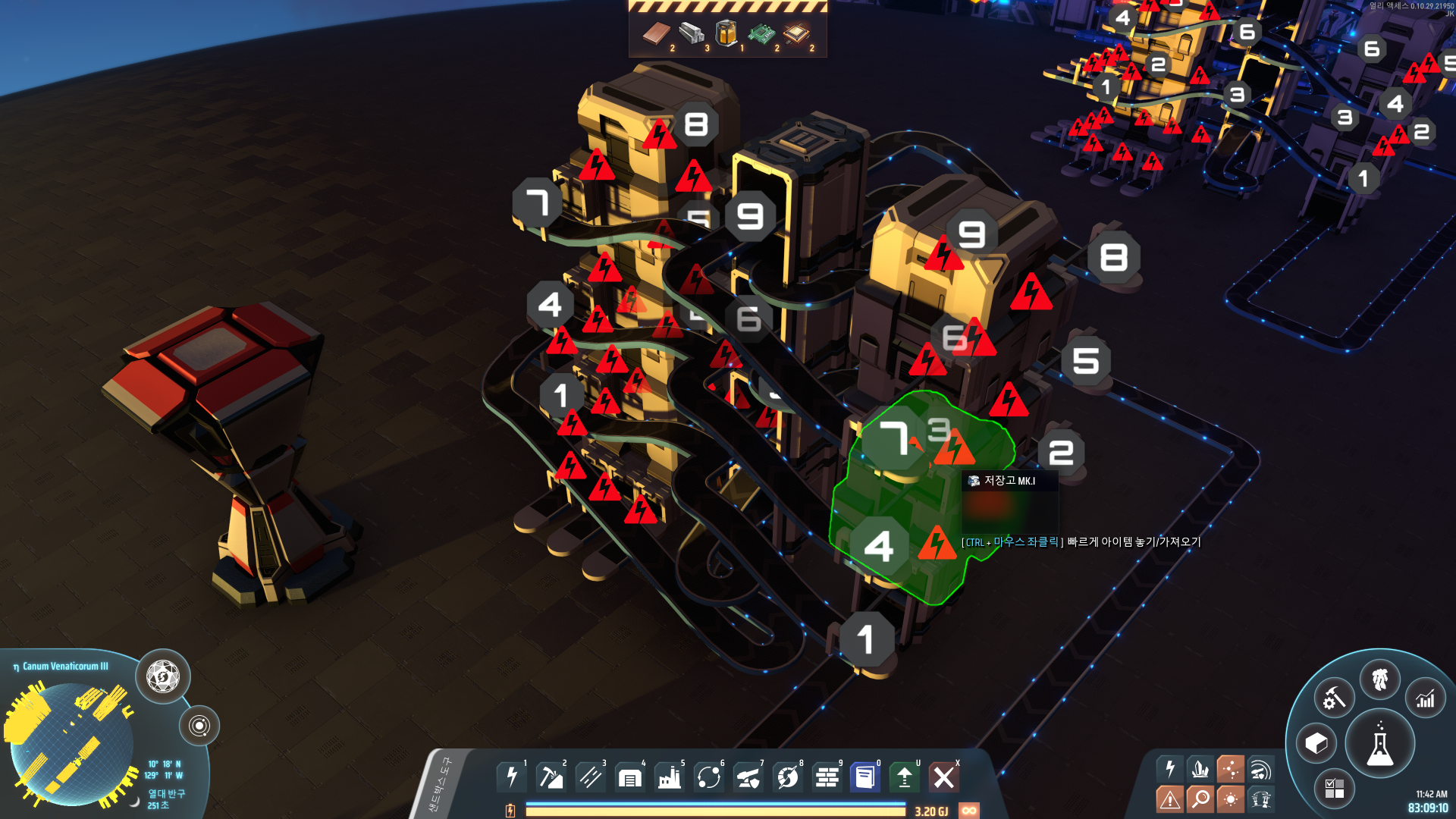
Task: Open the power build category
Action: [x=512, y=777]
